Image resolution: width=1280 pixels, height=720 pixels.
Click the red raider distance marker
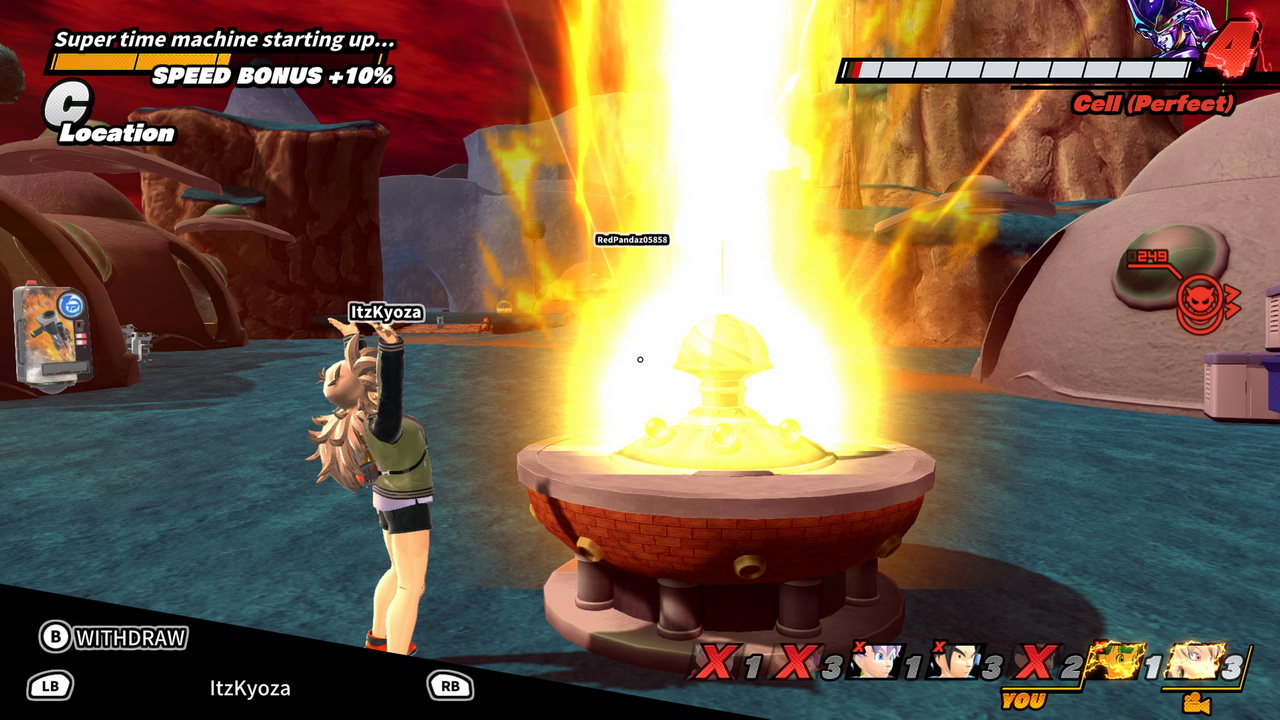click(x=1198, y=300)
